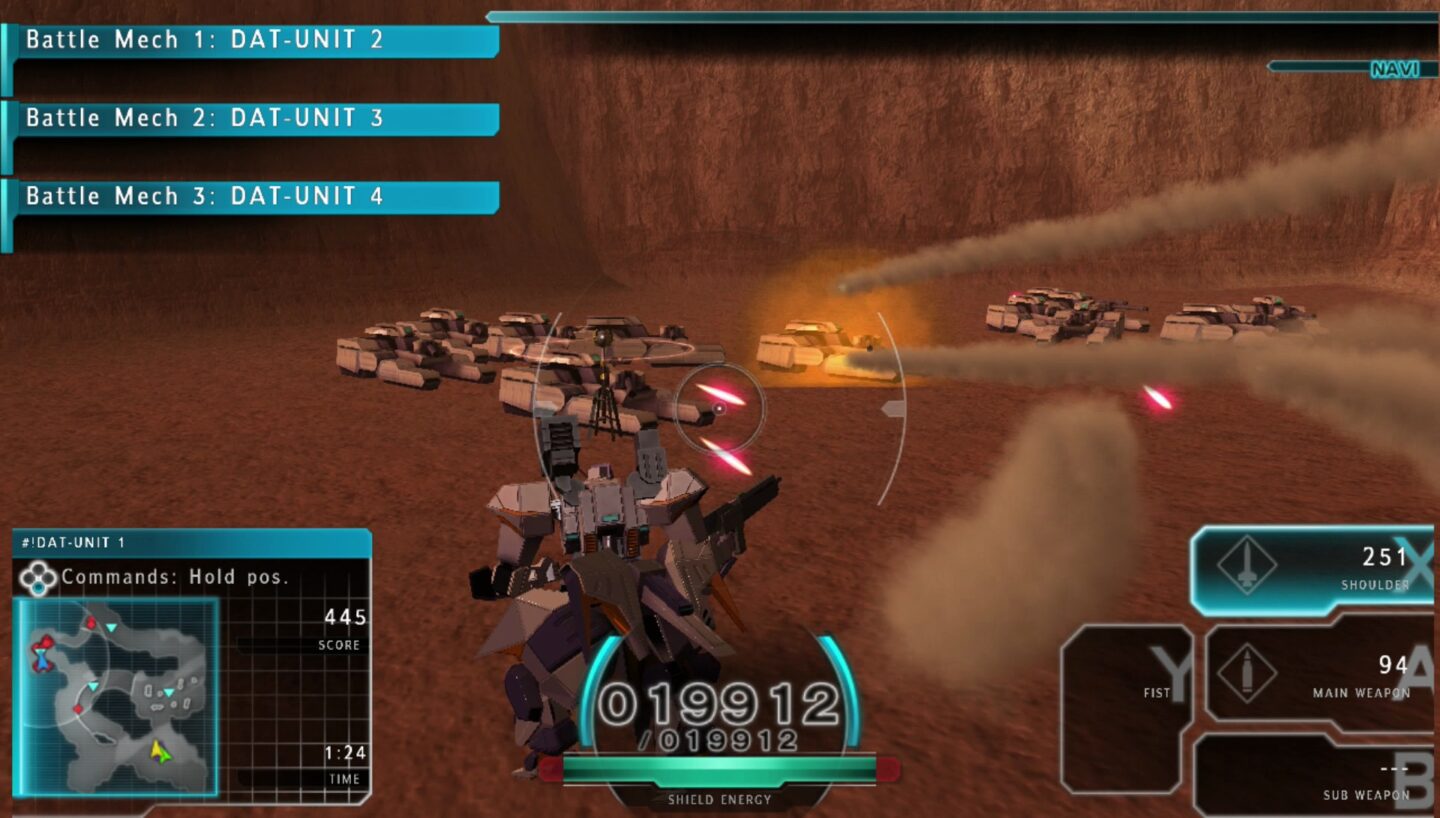This screenshot has width=1440, height=818.
Task: Click the D-pad commands icon above the minimap
Action: coord(38,576)
